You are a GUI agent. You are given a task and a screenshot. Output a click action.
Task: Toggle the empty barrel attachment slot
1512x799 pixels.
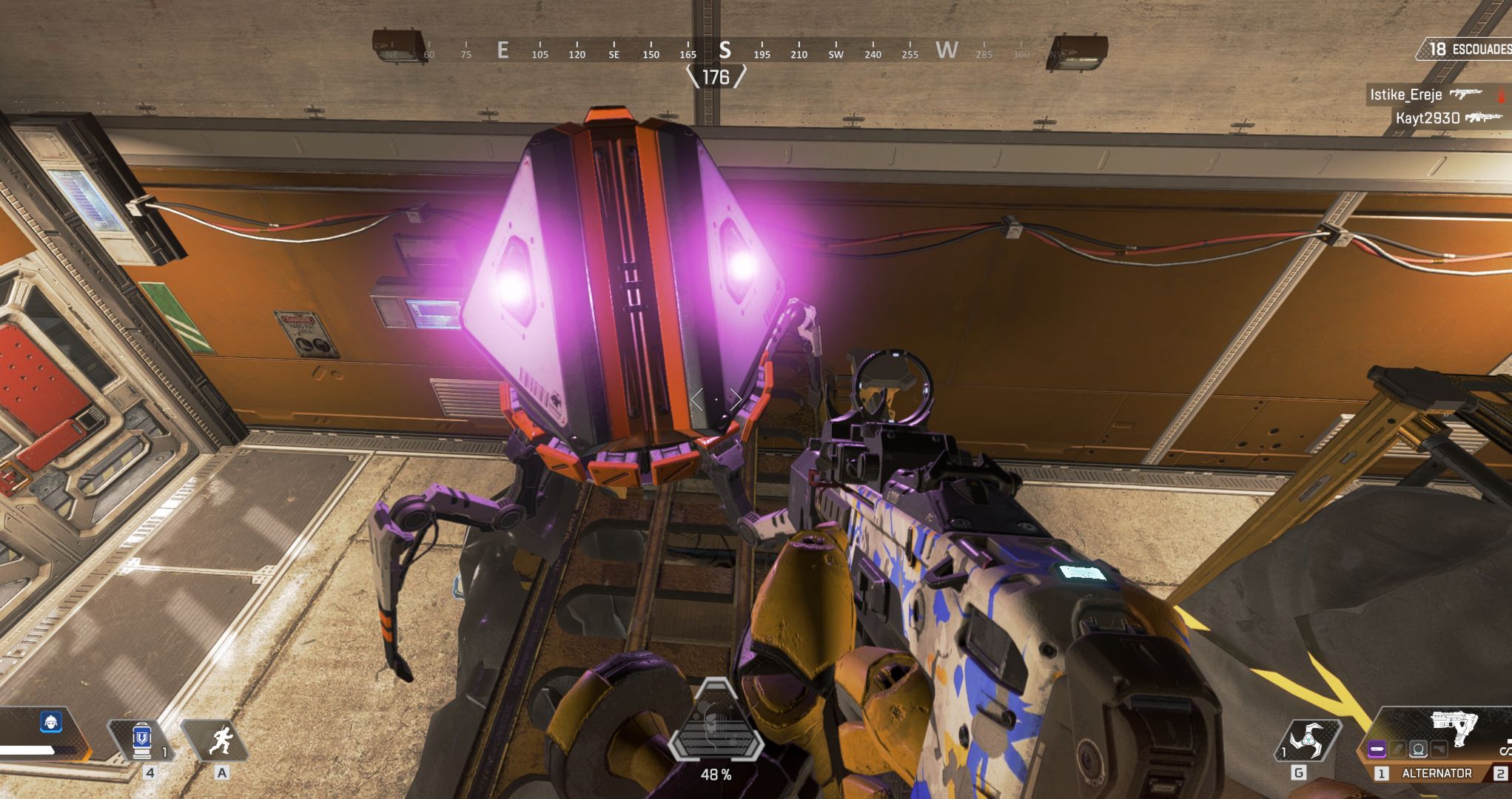point(1396,749)
